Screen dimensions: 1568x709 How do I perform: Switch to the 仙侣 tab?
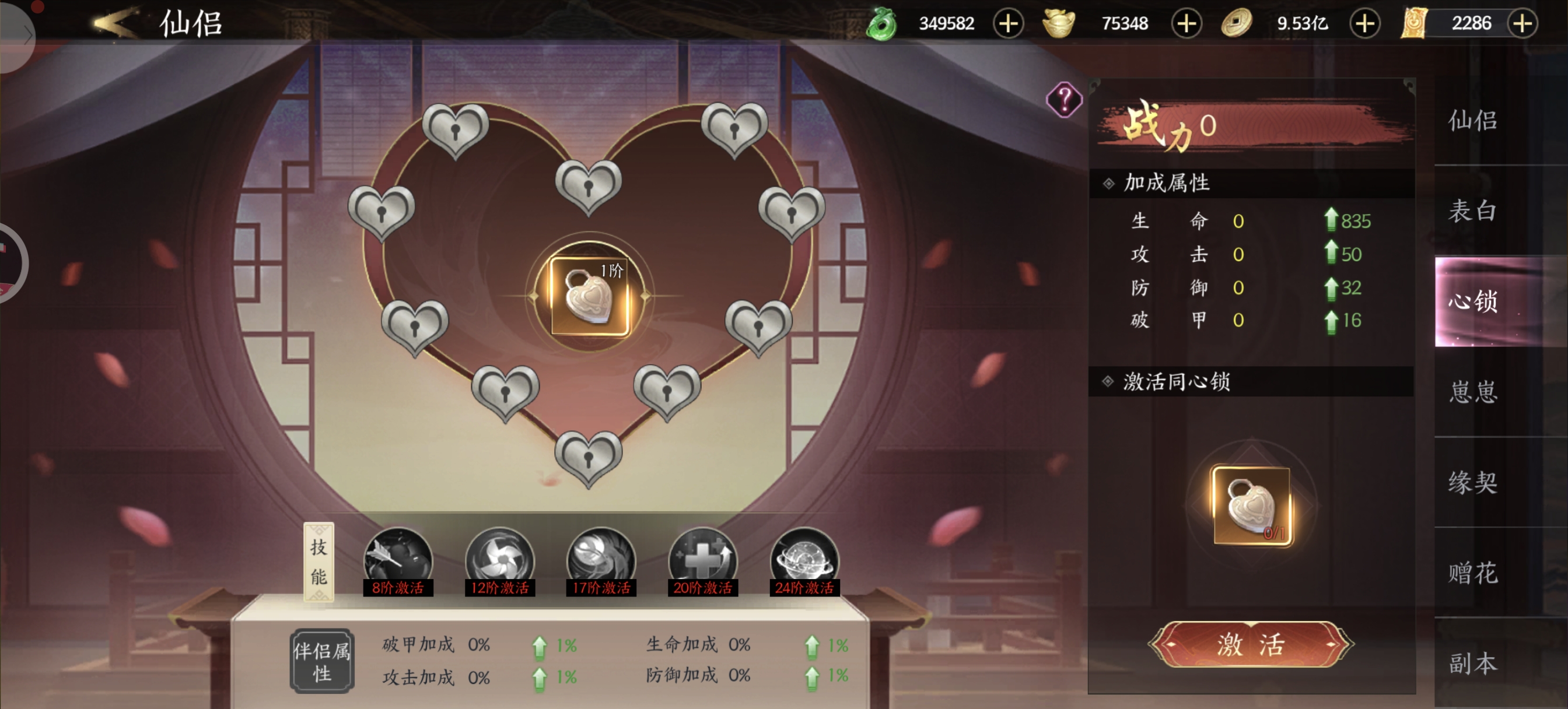1472,121
